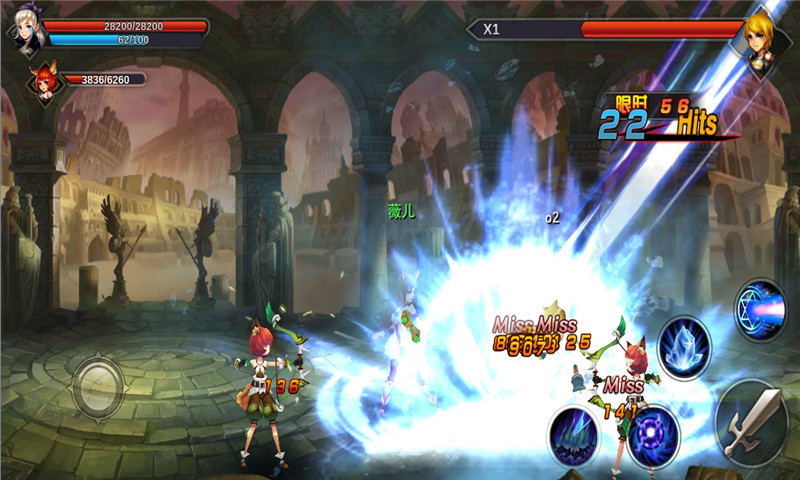Click the virtual joystick movement pad
800x480 pixels.
pyautogui.click(x=98, y=385)
